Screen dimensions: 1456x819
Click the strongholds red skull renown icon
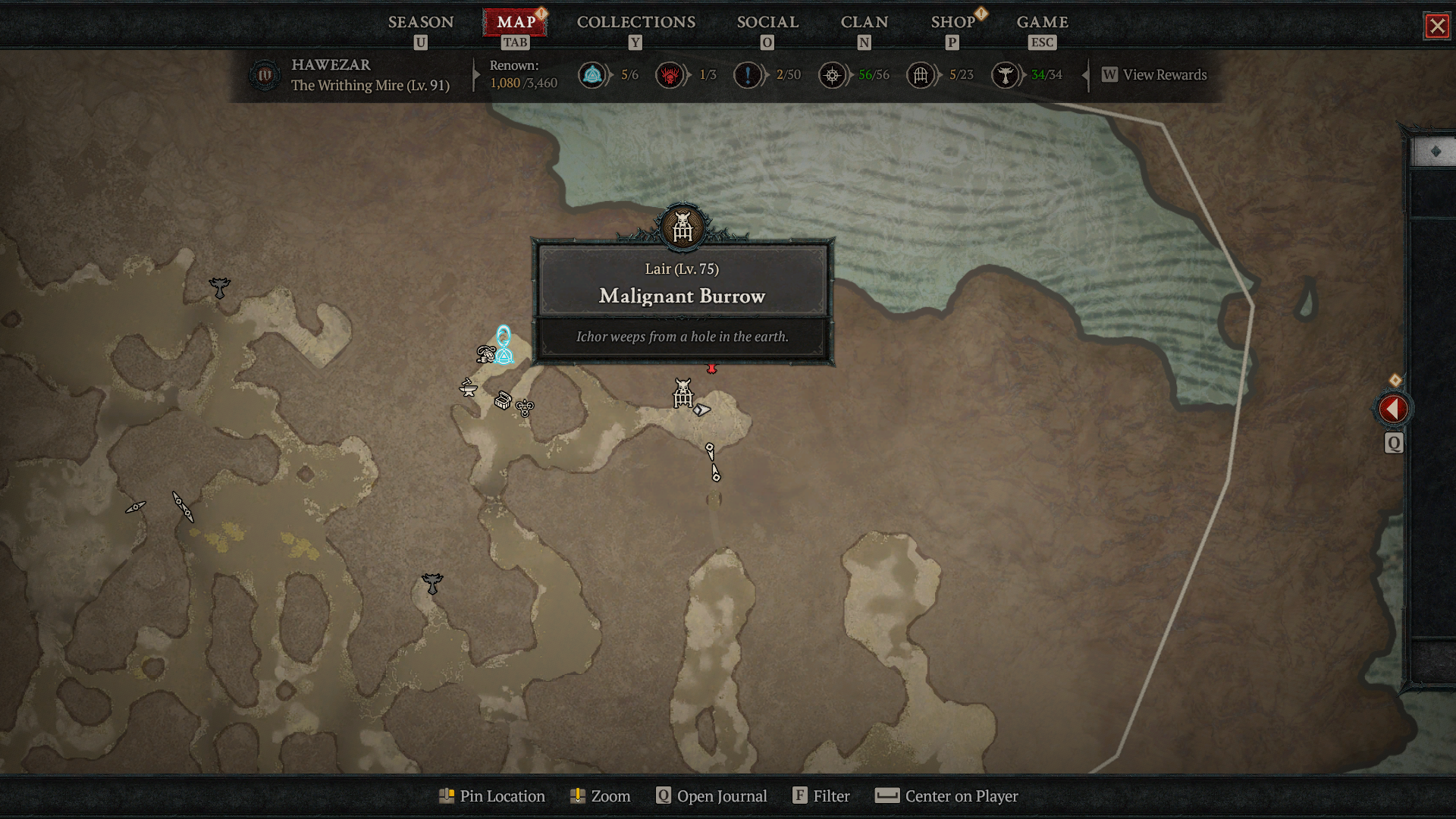670,75
